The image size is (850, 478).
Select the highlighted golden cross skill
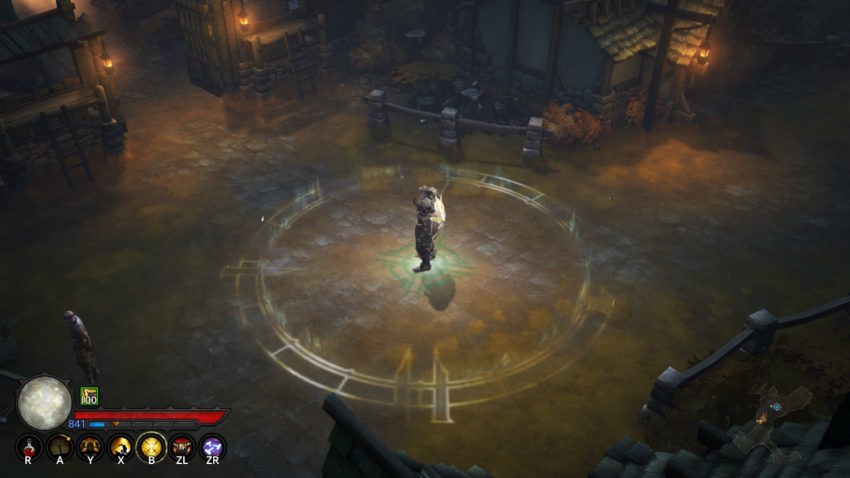tap(151, 446)
